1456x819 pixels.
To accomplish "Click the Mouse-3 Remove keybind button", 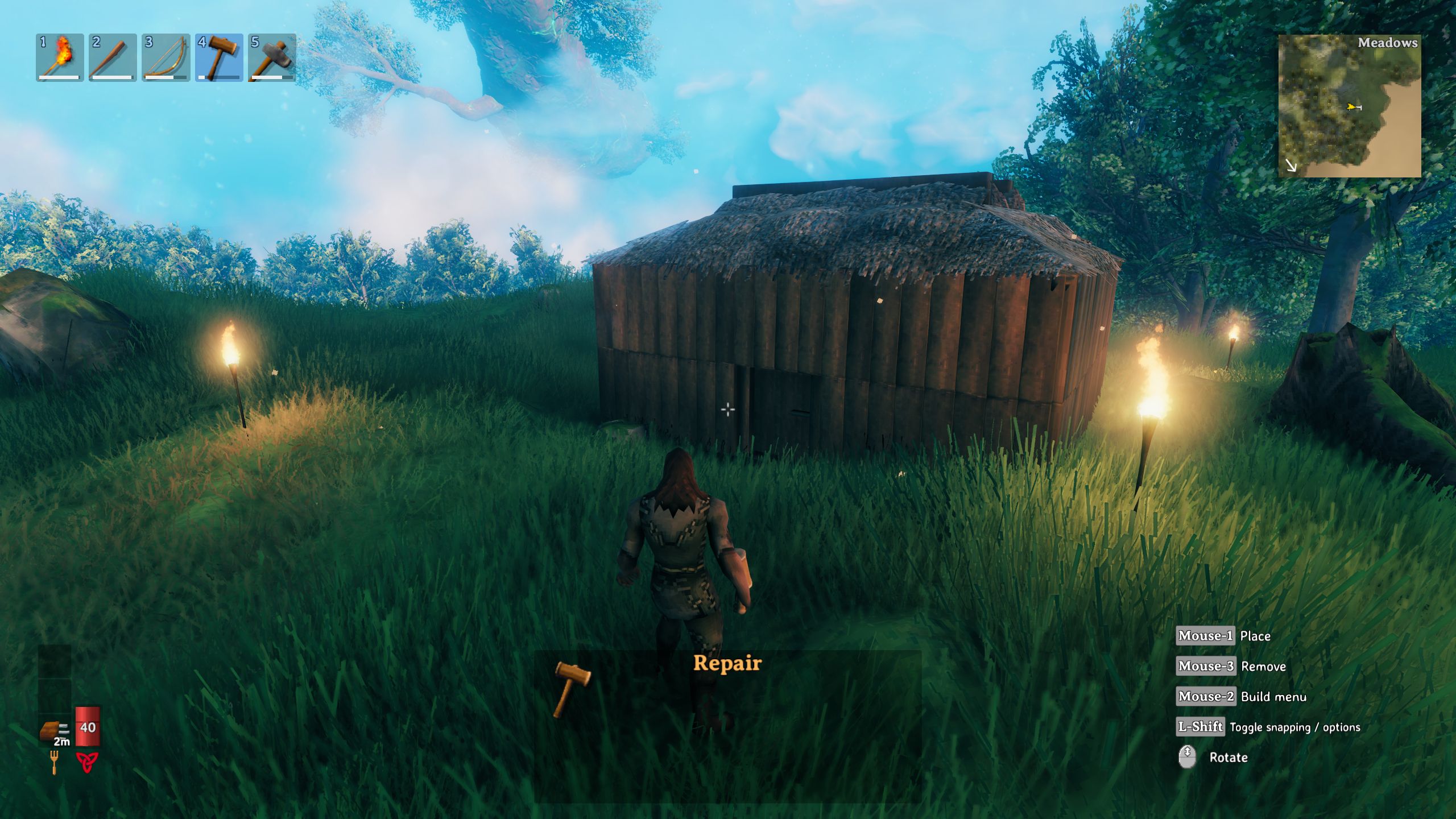I will 1205,667.
